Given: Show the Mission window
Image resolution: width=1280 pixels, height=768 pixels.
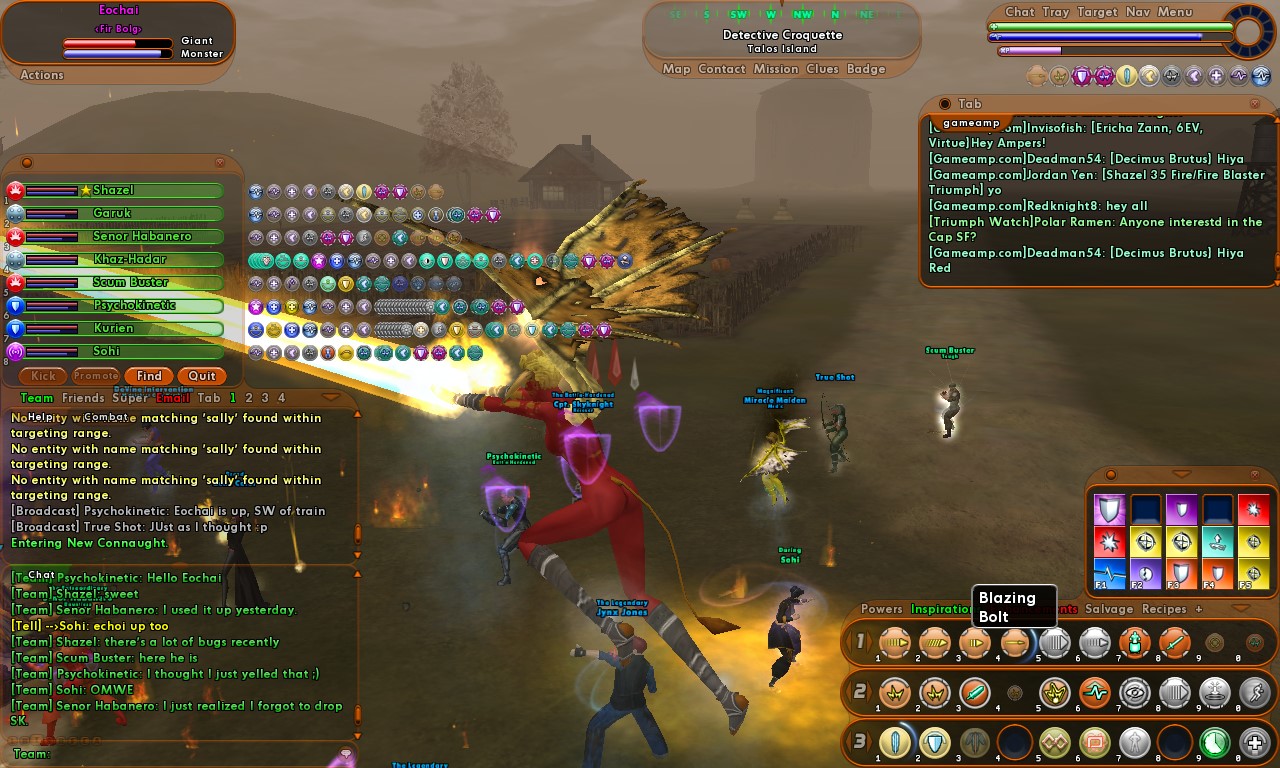Looking at the screenshot, I should (x=776, y=69).
